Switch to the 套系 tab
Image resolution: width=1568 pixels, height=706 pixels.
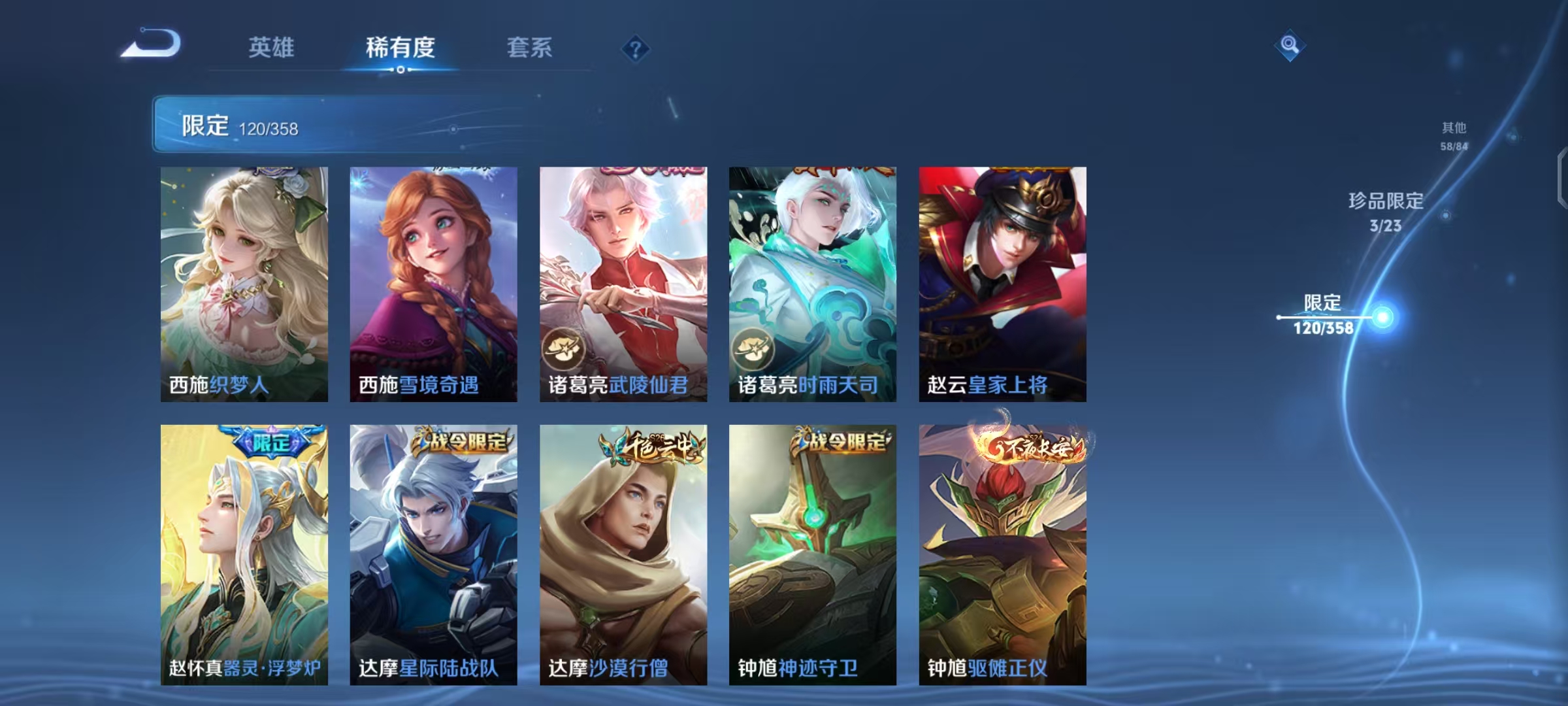pos(529,48)
